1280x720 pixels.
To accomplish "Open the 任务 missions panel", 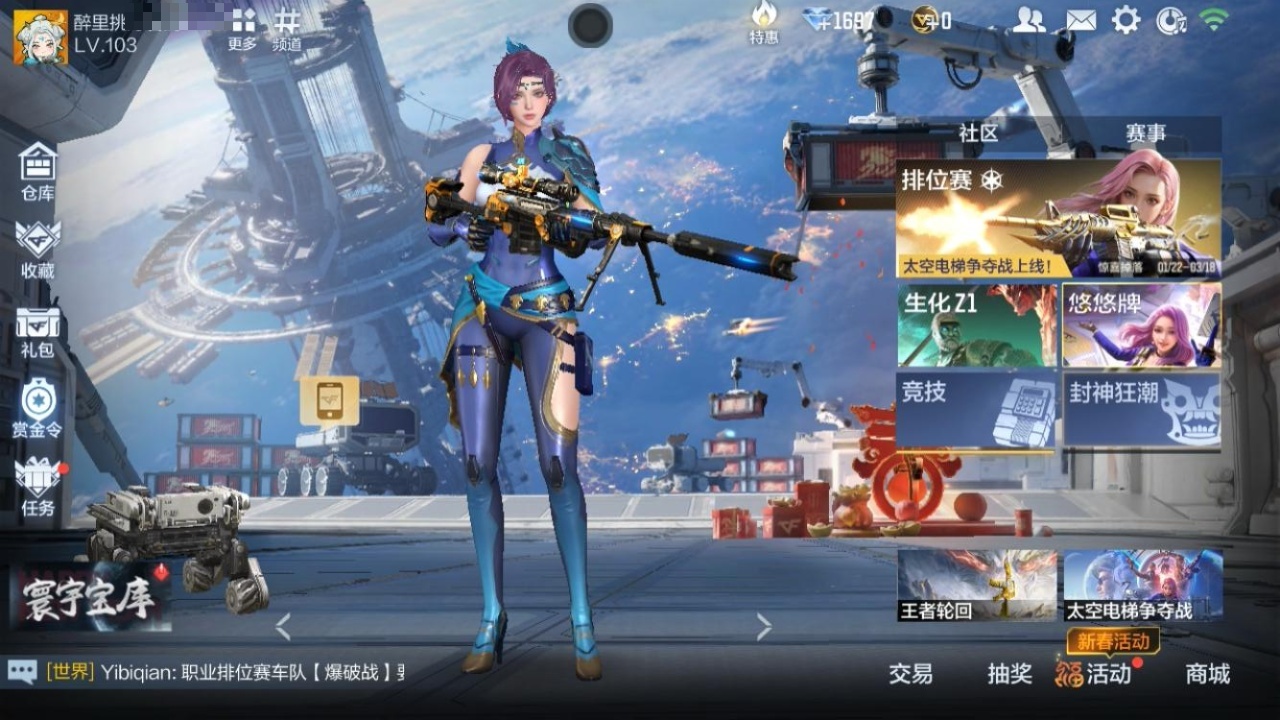I will coord(37,490).
